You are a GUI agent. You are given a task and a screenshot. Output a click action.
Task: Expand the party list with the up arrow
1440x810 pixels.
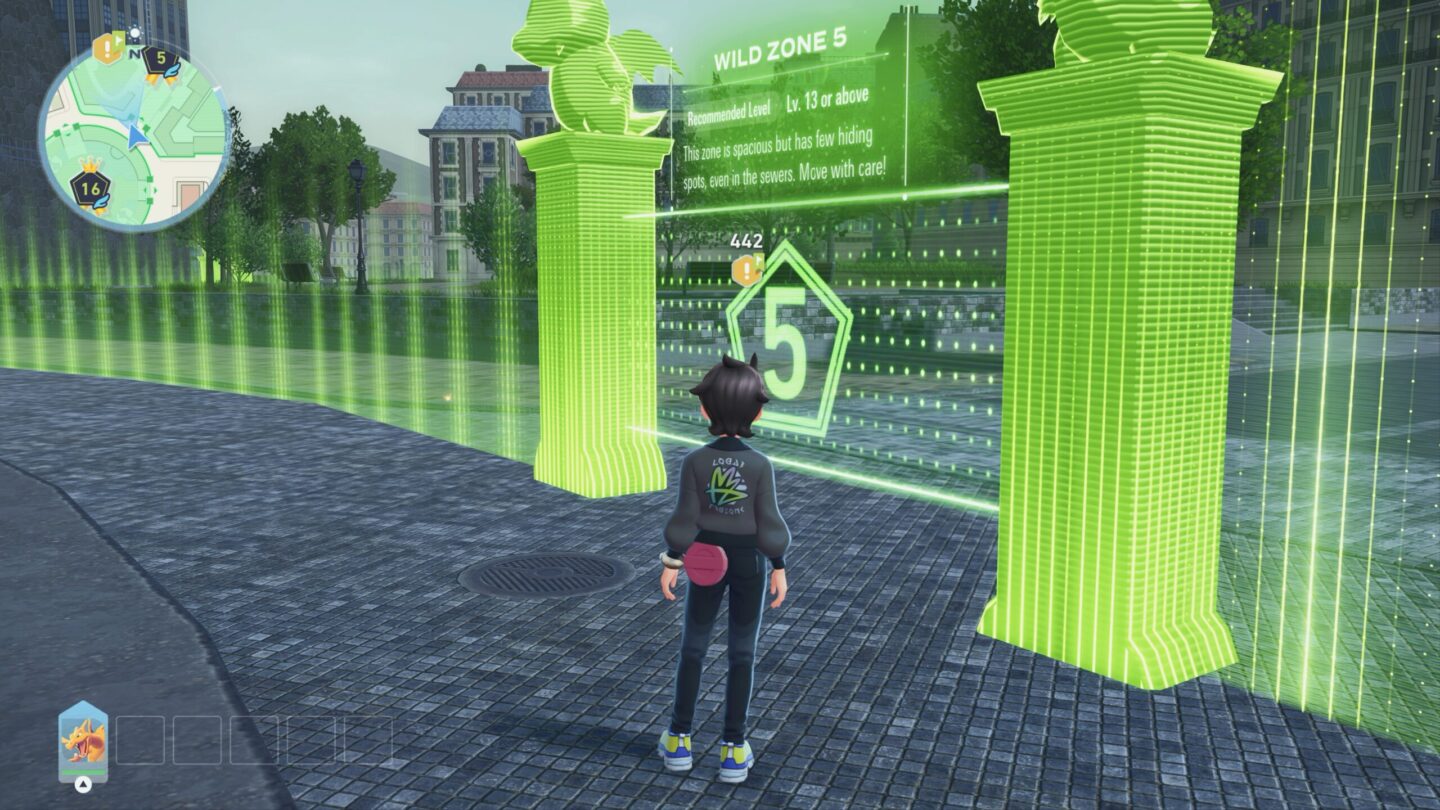[x=82, y=782]
